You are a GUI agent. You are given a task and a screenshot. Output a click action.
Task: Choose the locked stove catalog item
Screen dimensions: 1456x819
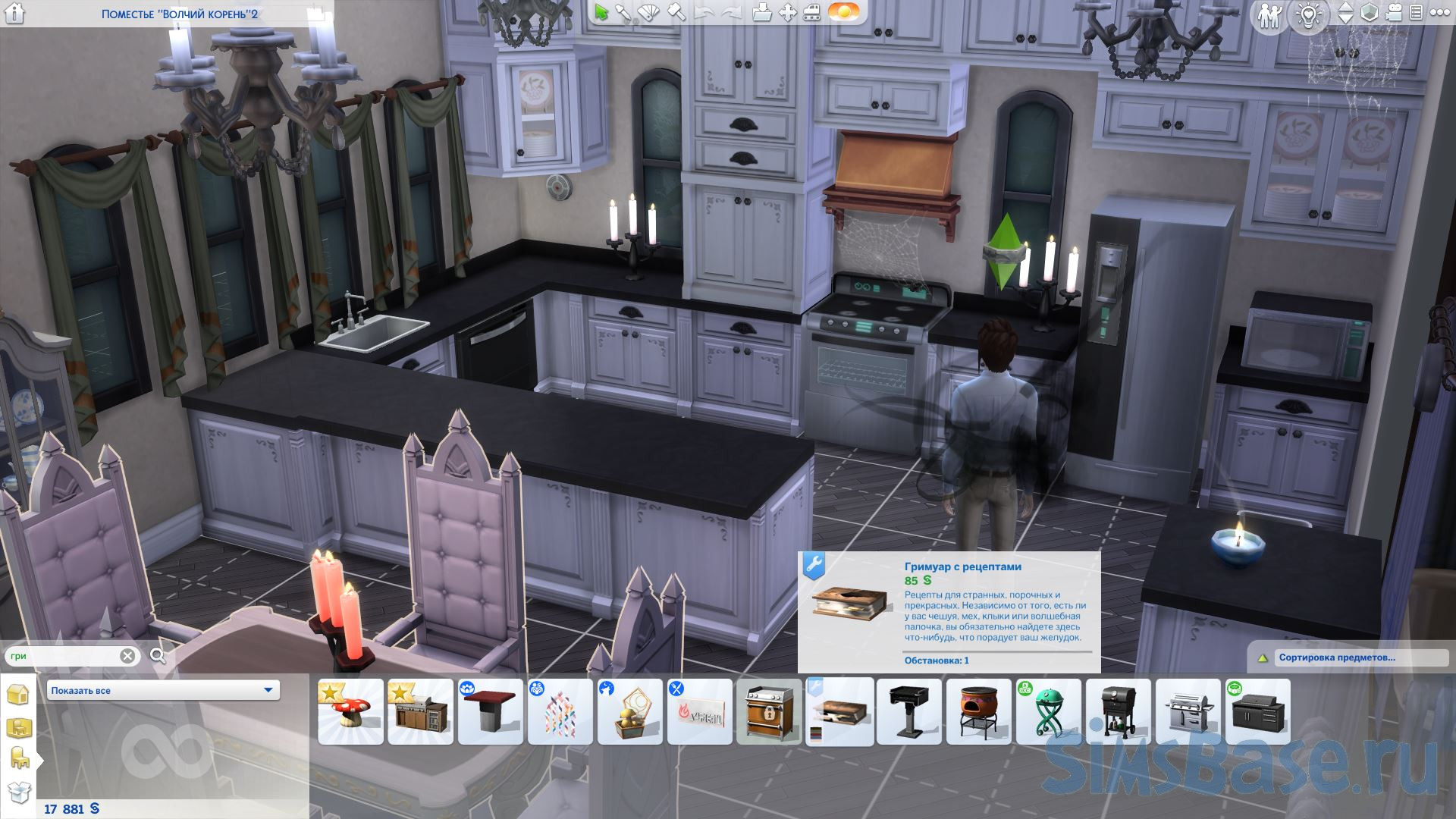[769, 712]
